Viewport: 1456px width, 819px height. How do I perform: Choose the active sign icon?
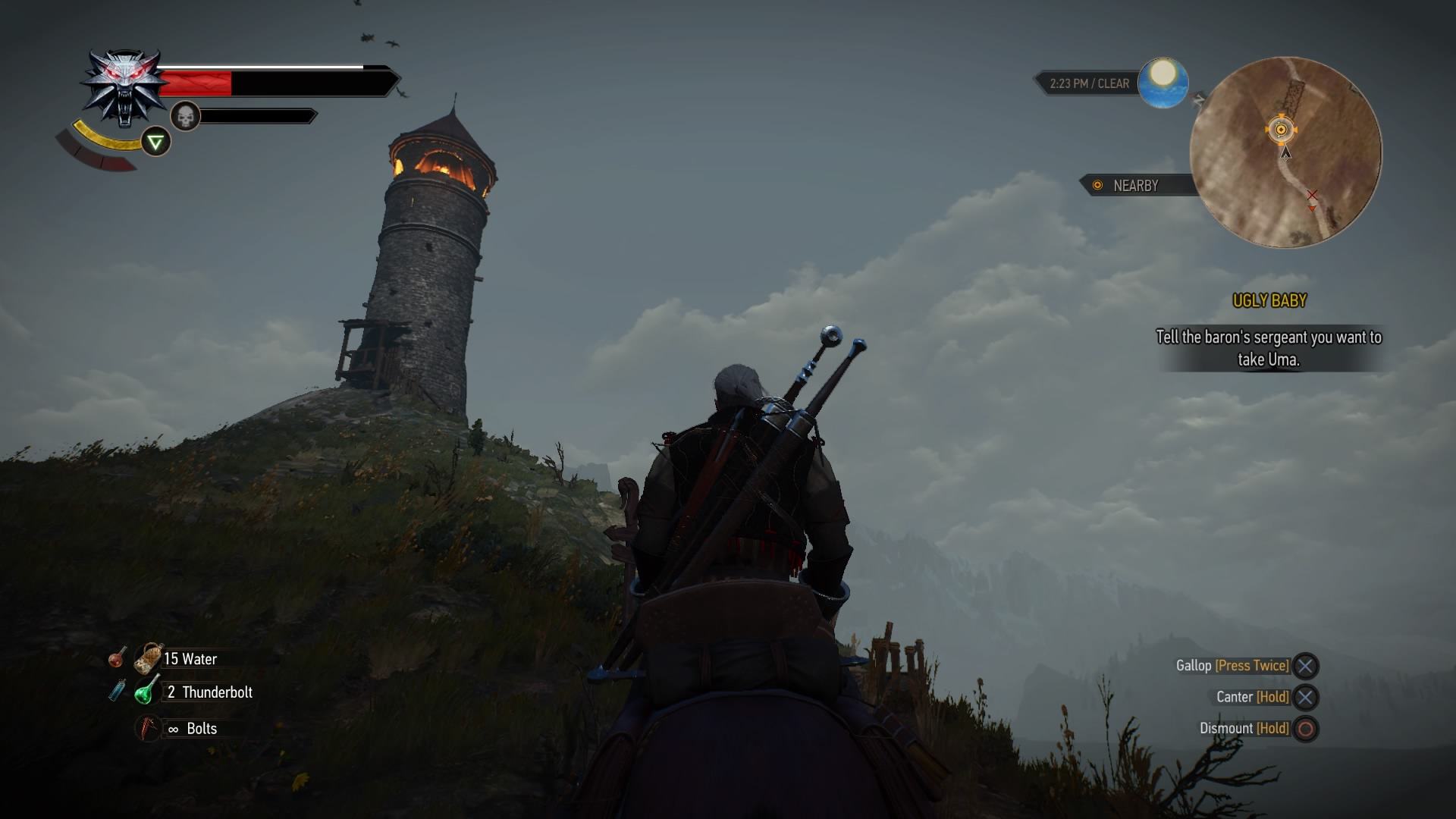(x=156, y=142)
